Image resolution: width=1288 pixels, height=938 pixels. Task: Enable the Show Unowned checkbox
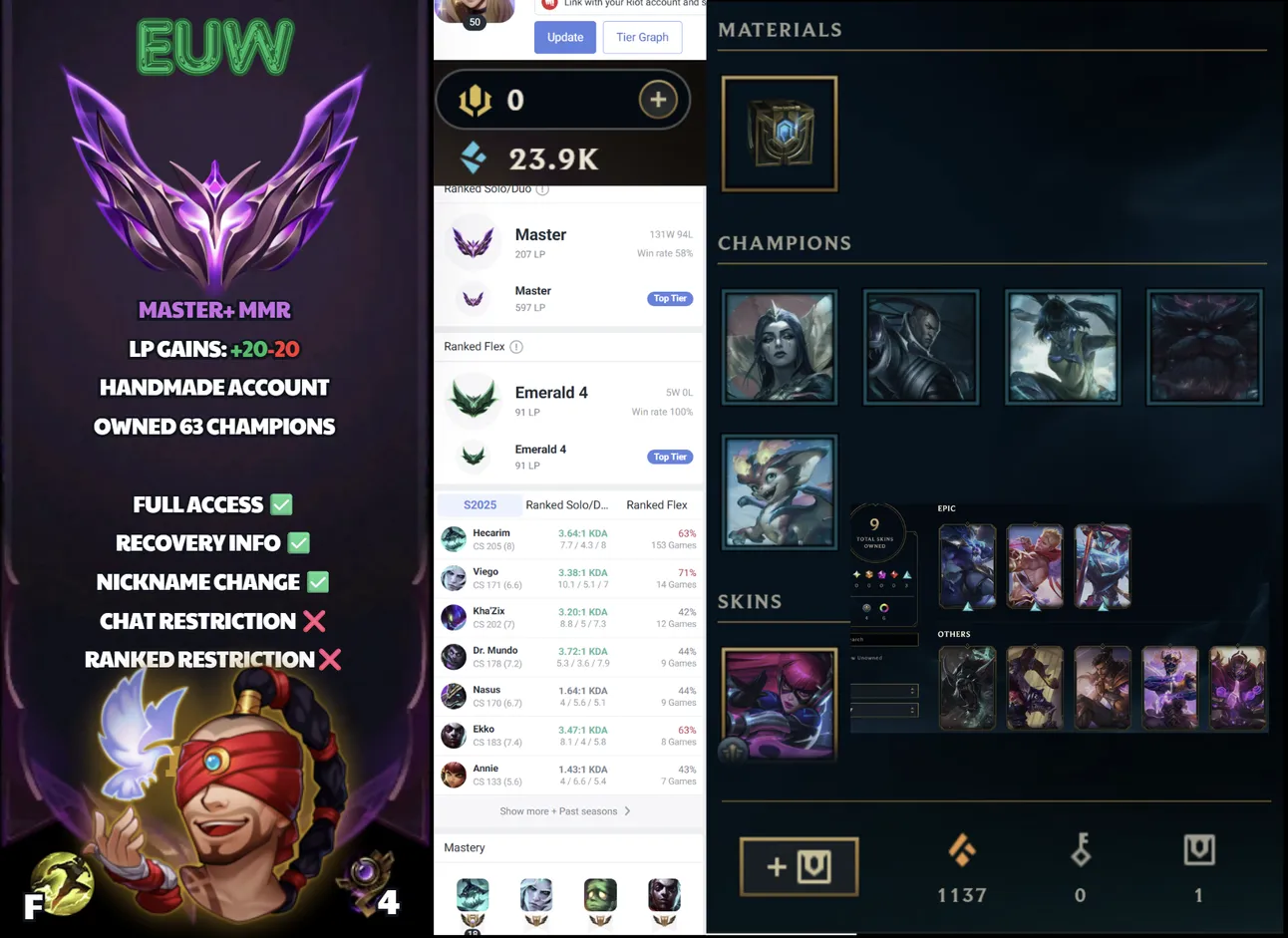tap(853, 658)
